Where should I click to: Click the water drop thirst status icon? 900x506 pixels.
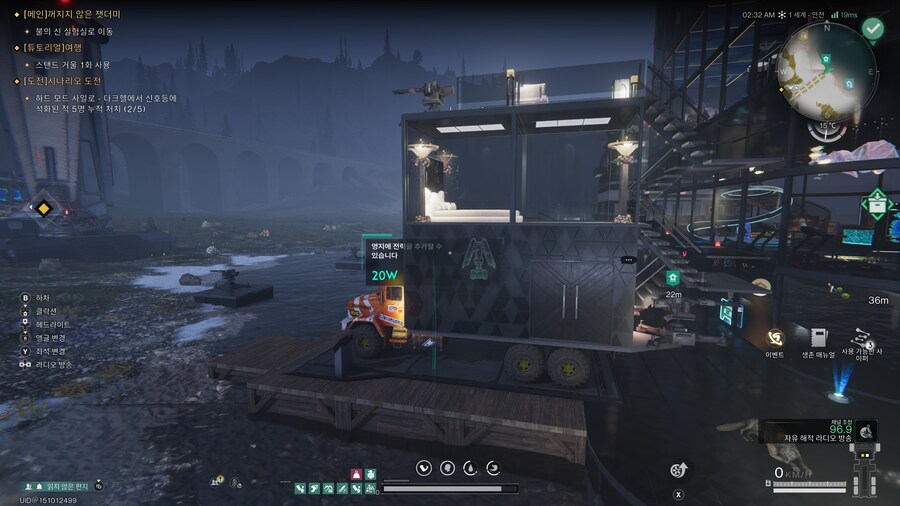470,467
